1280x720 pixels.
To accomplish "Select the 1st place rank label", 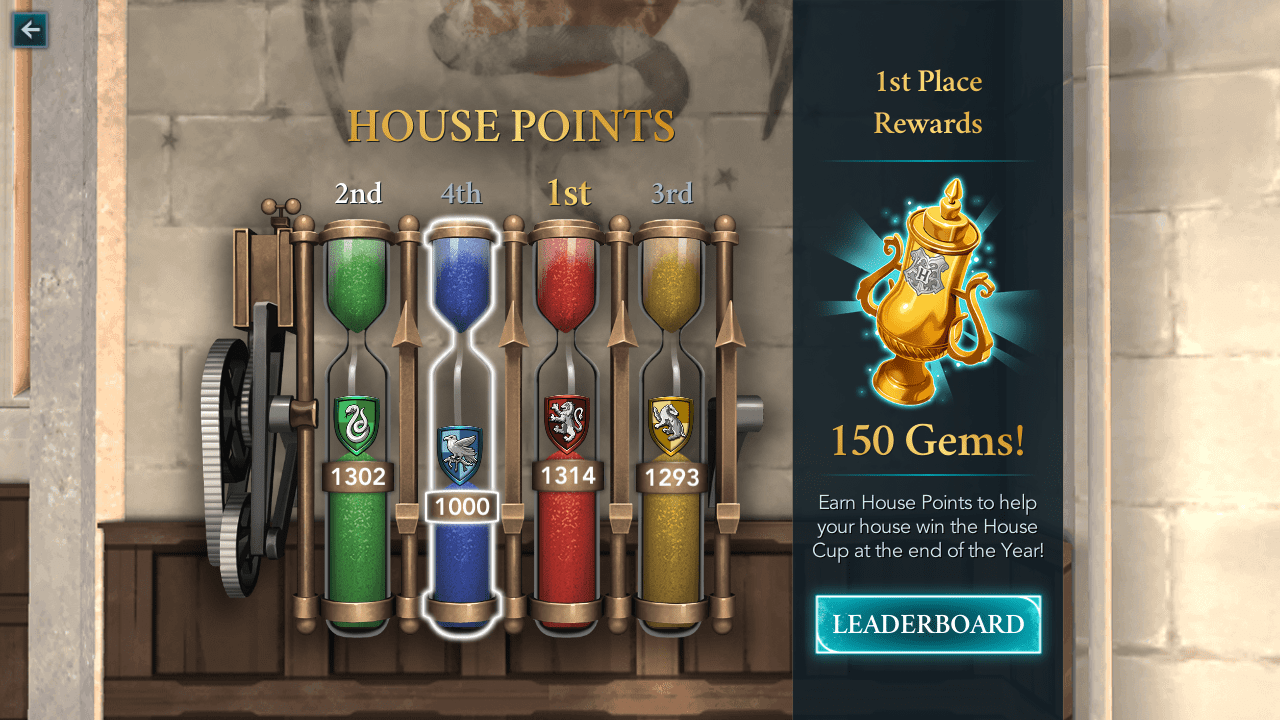I will 567,193.
